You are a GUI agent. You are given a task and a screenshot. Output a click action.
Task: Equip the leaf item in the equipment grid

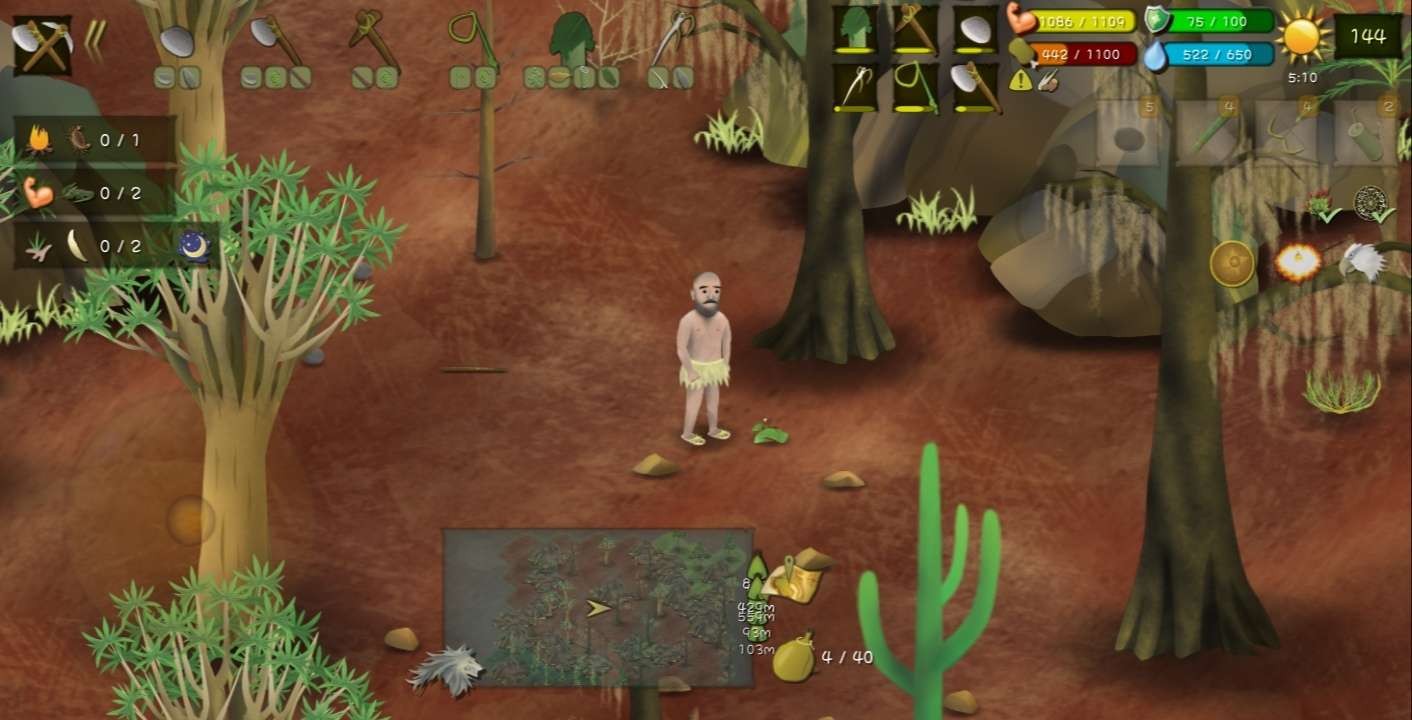point(855,28)
